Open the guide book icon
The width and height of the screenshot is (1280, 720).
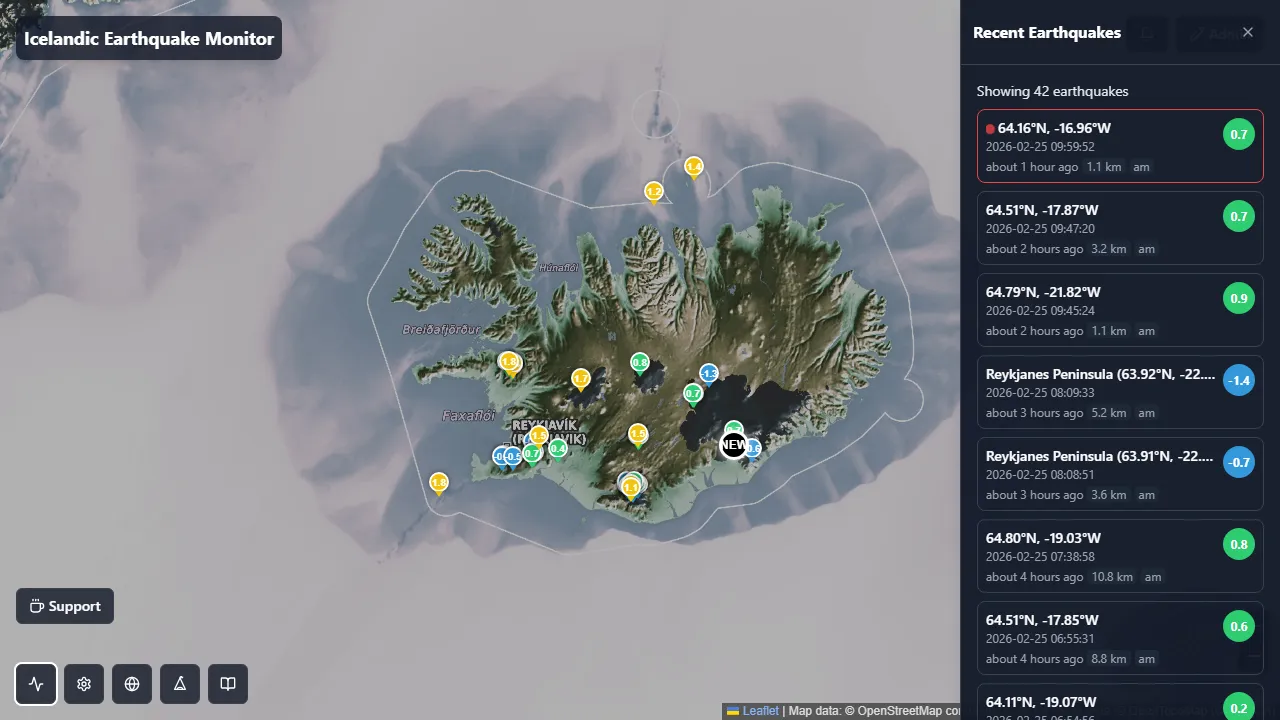[227, 684]
